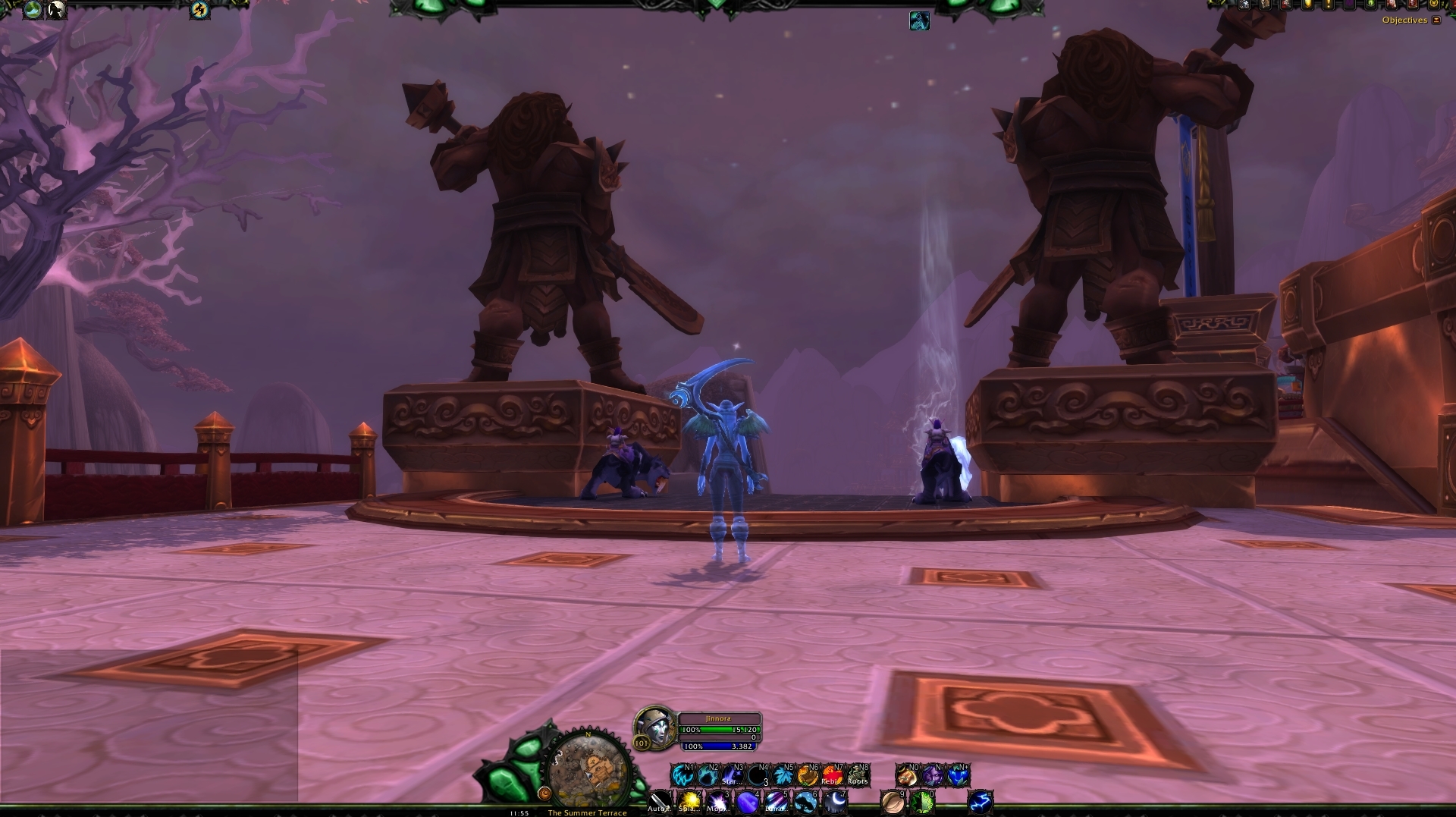Cast the Starfall ability labeled N3
Screen dimensions: 1456x817
pyautogui.click(x=733, y=775)
